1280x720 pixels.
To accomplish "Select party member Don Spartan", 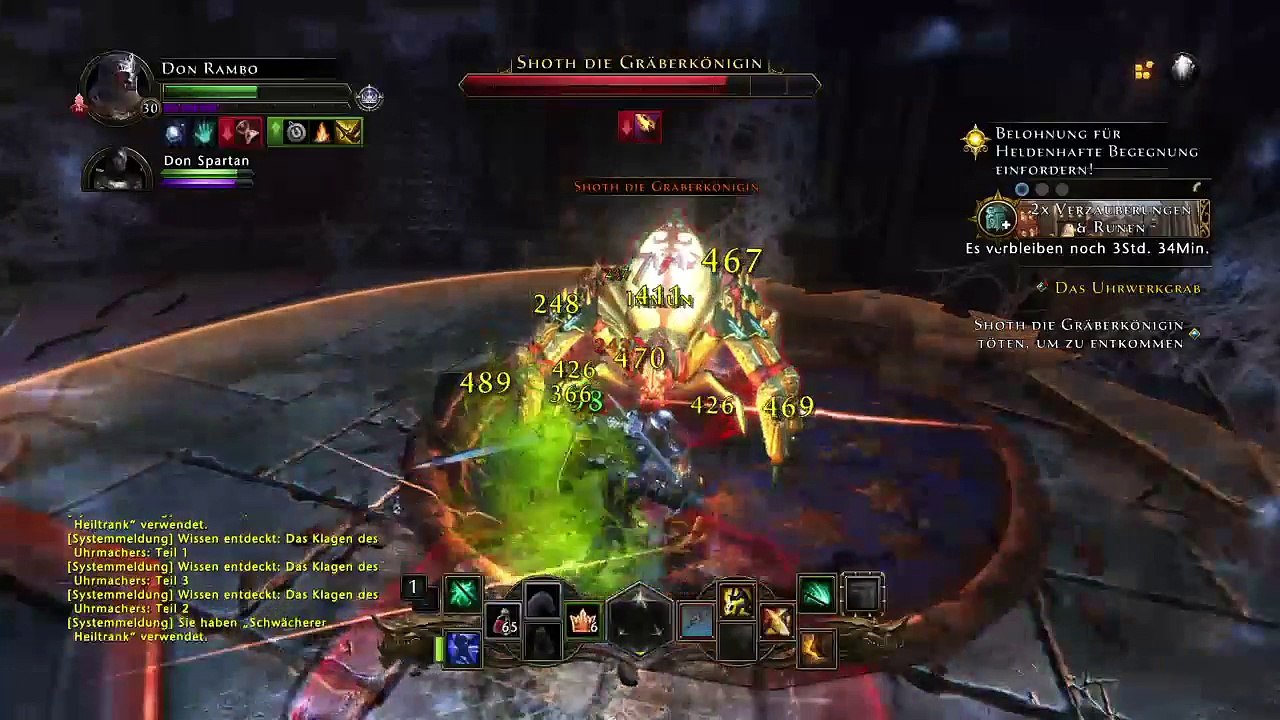I will [x=118, y=170].
